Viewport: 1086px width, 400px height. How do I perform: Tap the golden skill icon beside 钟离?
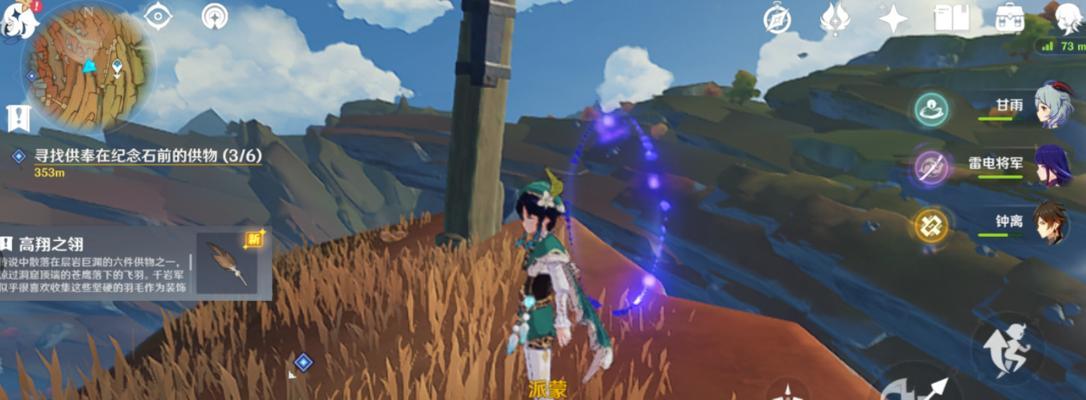[x=933, y=226]
